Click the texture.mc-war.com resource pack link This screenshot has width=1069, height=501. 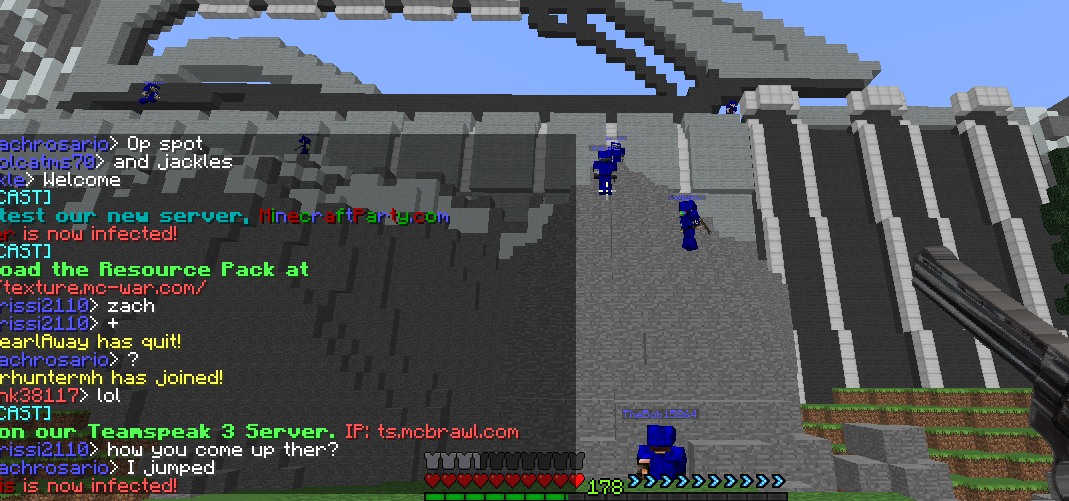click(103, 288)
